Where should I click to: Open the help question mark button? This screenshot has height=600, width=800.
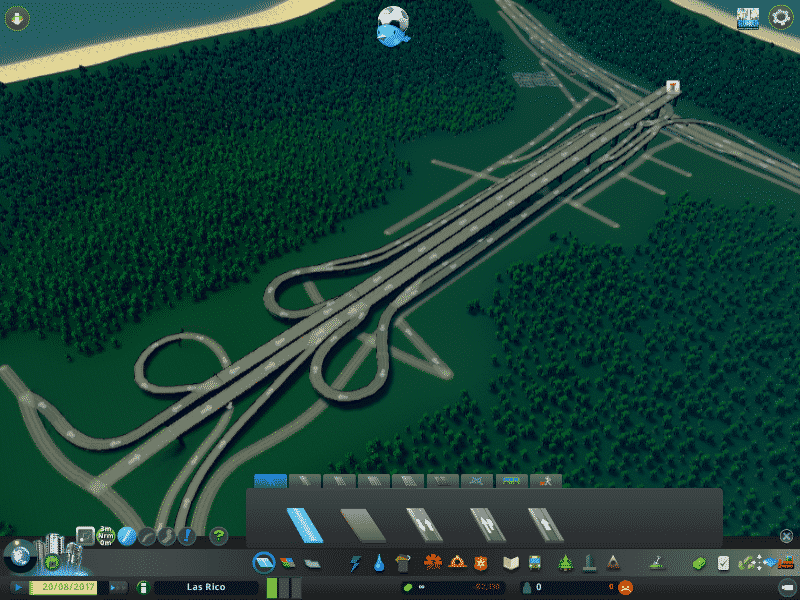coord(218,536)
